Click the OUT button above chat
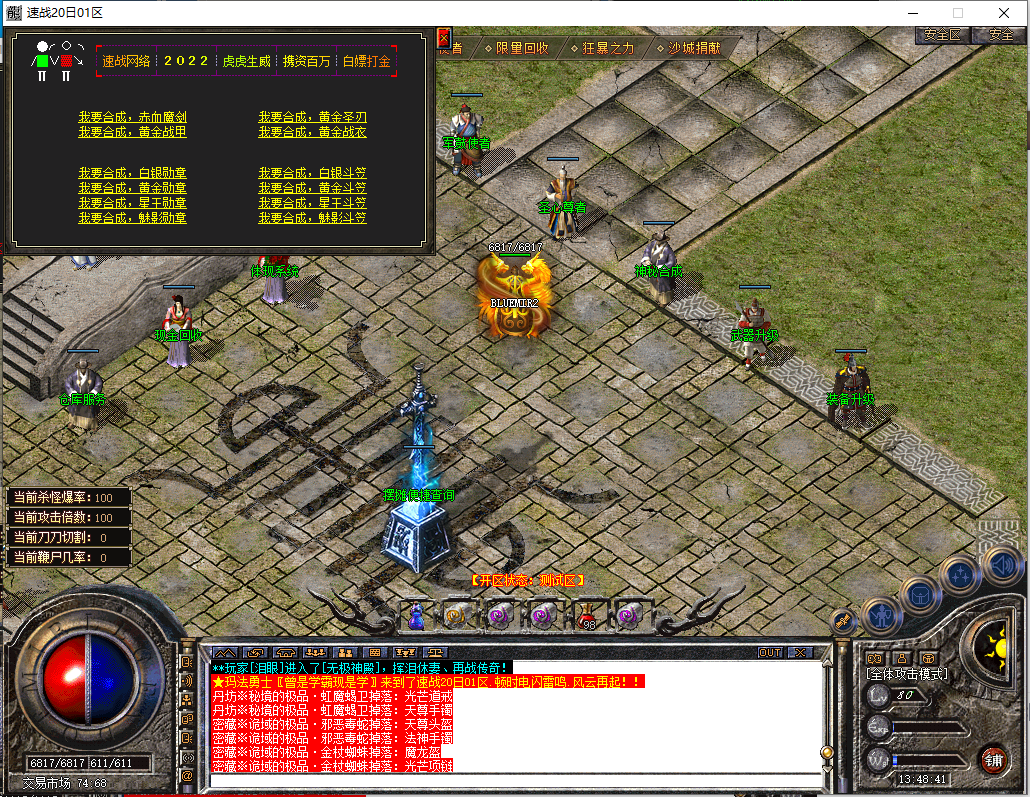The height and width of the screenshot is (797, 1030). tap(769, 652)
